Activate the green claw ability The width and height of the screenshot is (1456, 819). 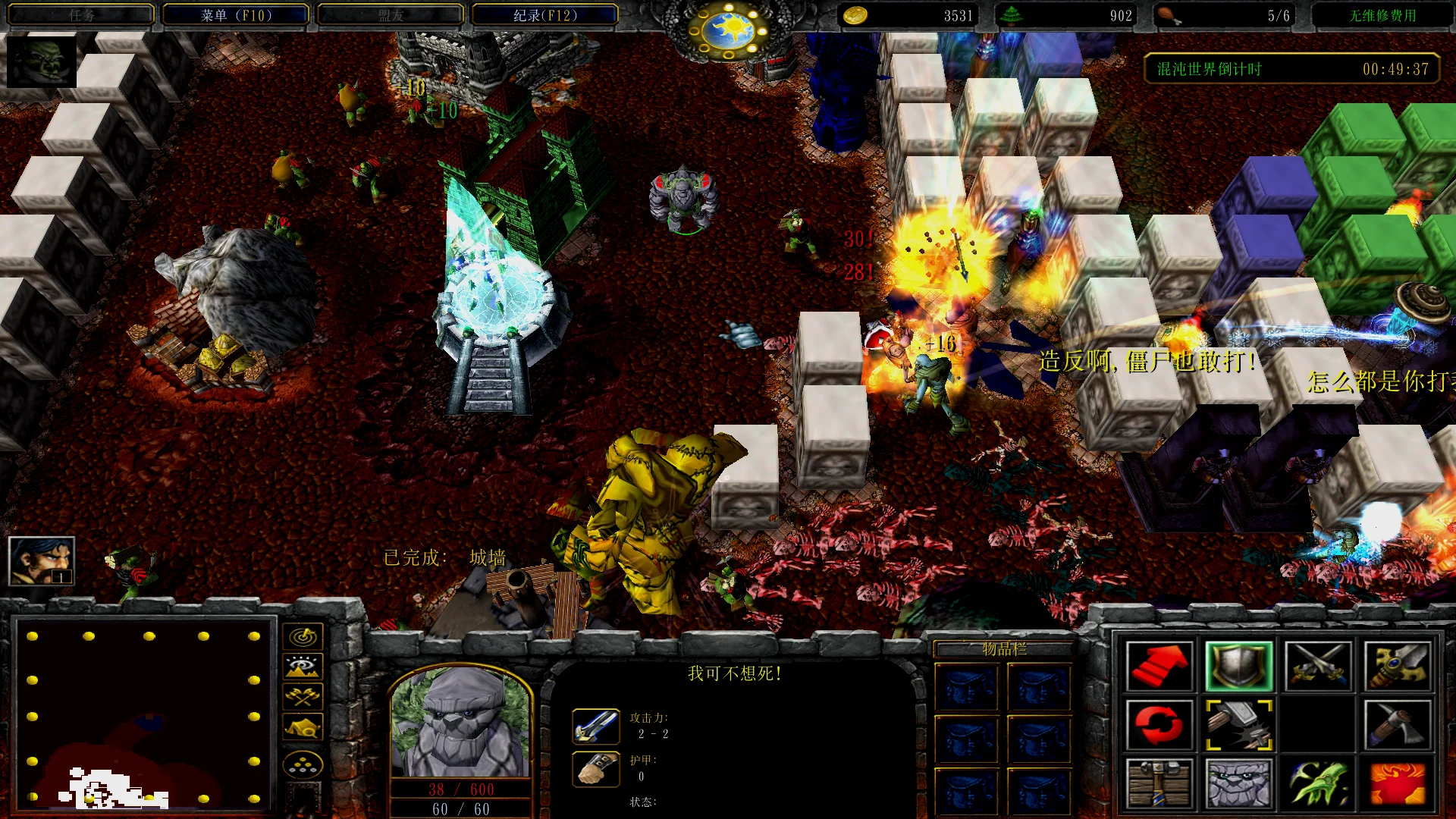[x=1318, y=783]
